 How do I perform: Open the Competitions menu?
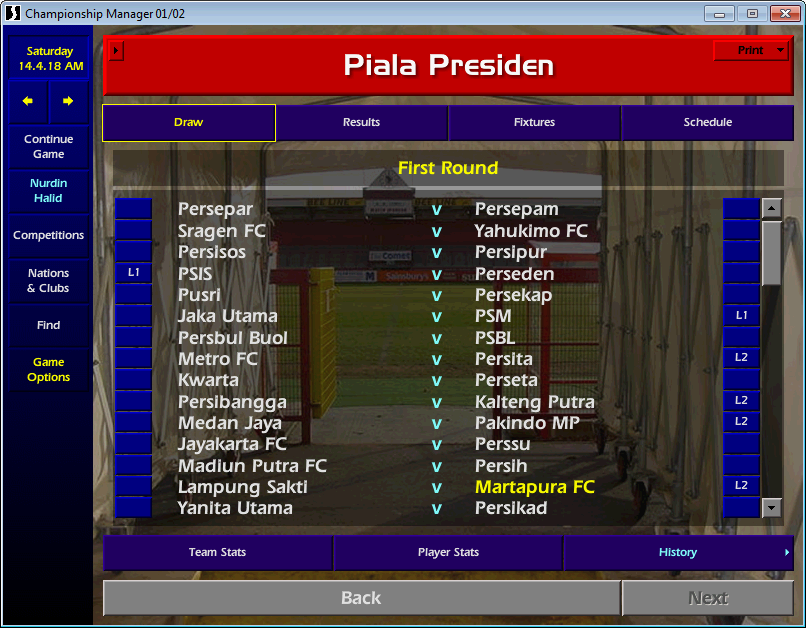49,236
